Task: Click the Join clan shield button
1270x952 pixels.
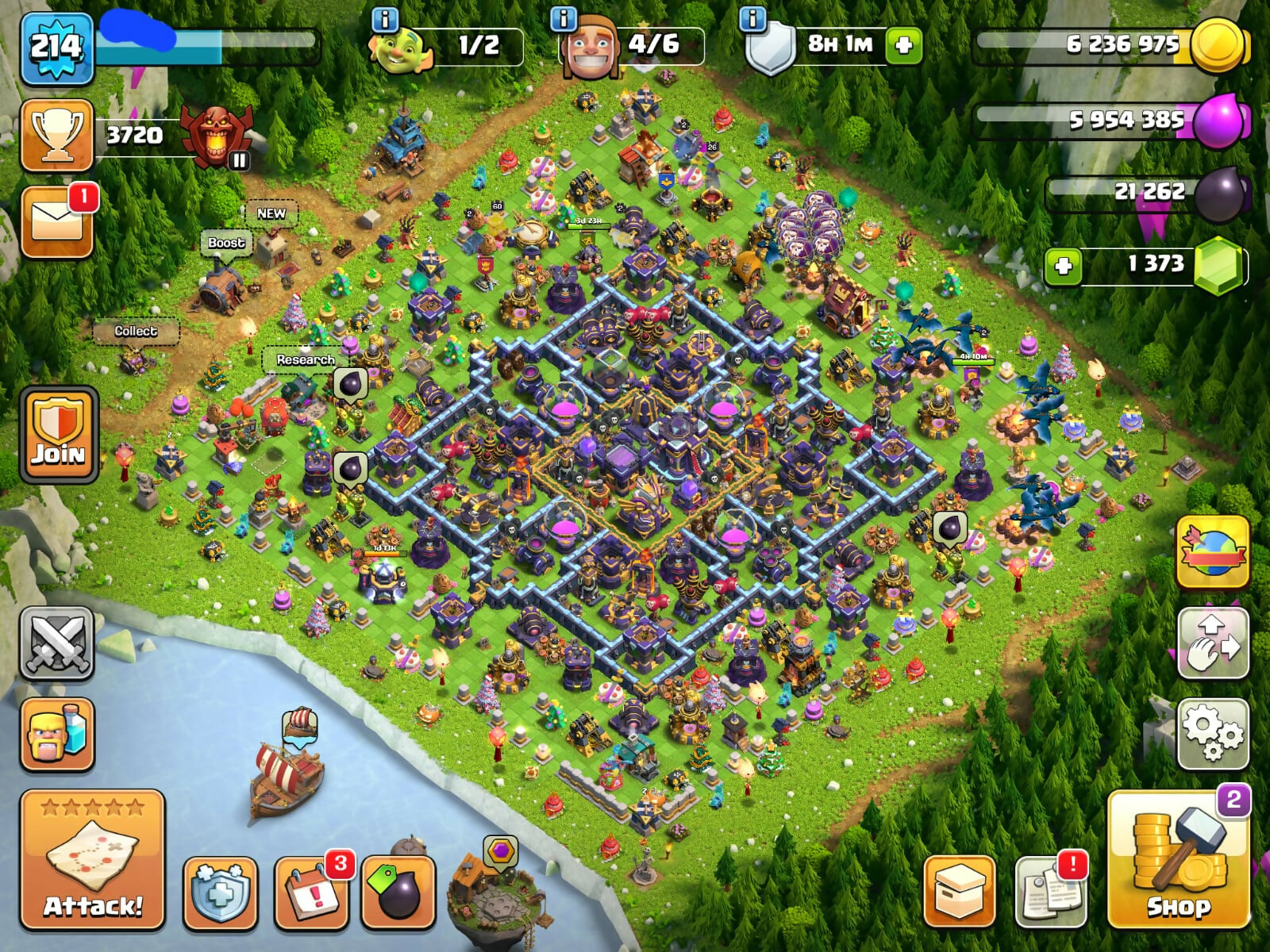Action: pos(59,434)
